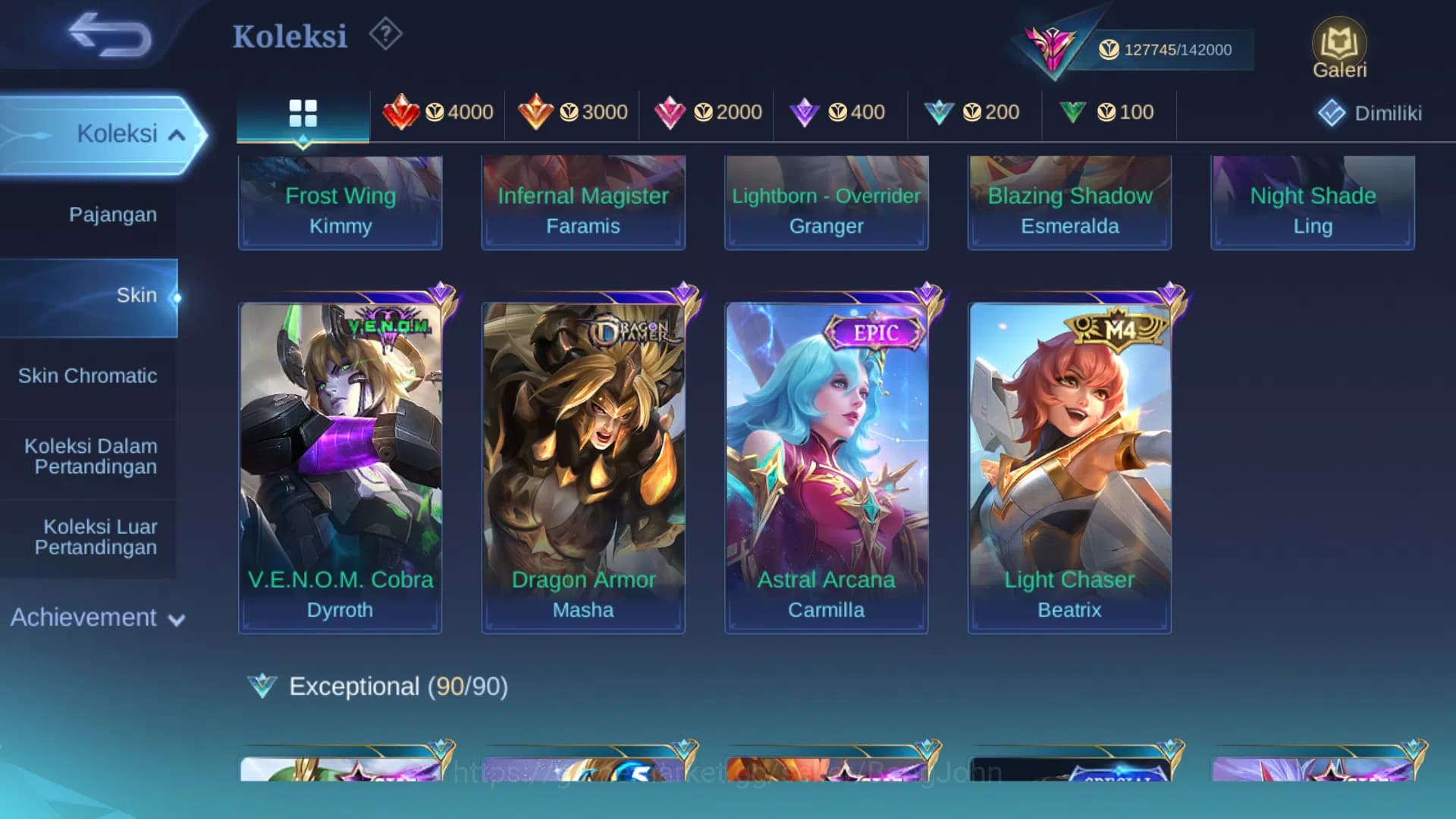The image size is (1456, 819).
Task: Filter by the green 100-point gem icon
Action: tap(1107, 112)
